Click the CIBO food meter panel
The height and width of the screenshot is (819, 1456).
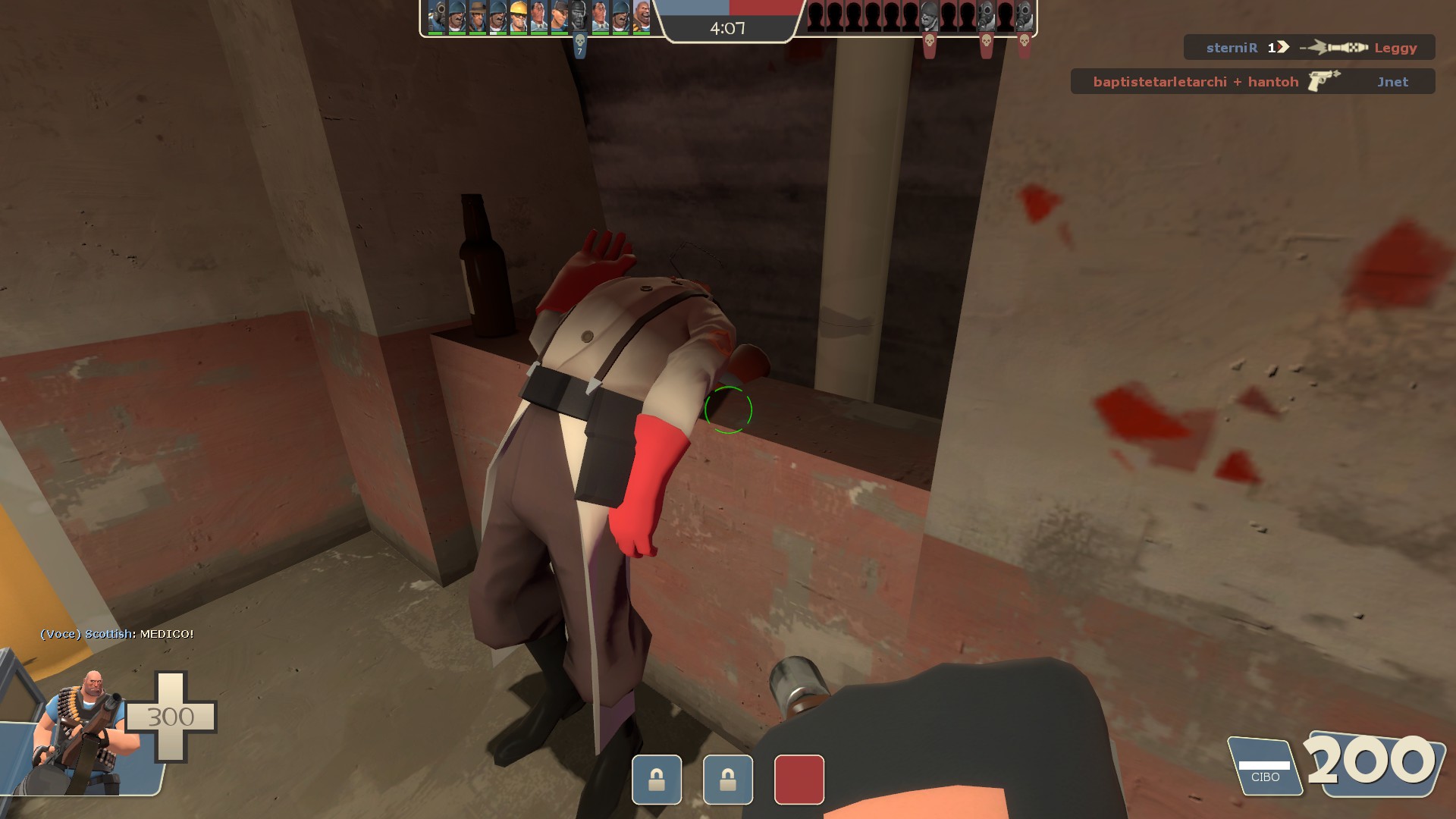pos(1264,767)
